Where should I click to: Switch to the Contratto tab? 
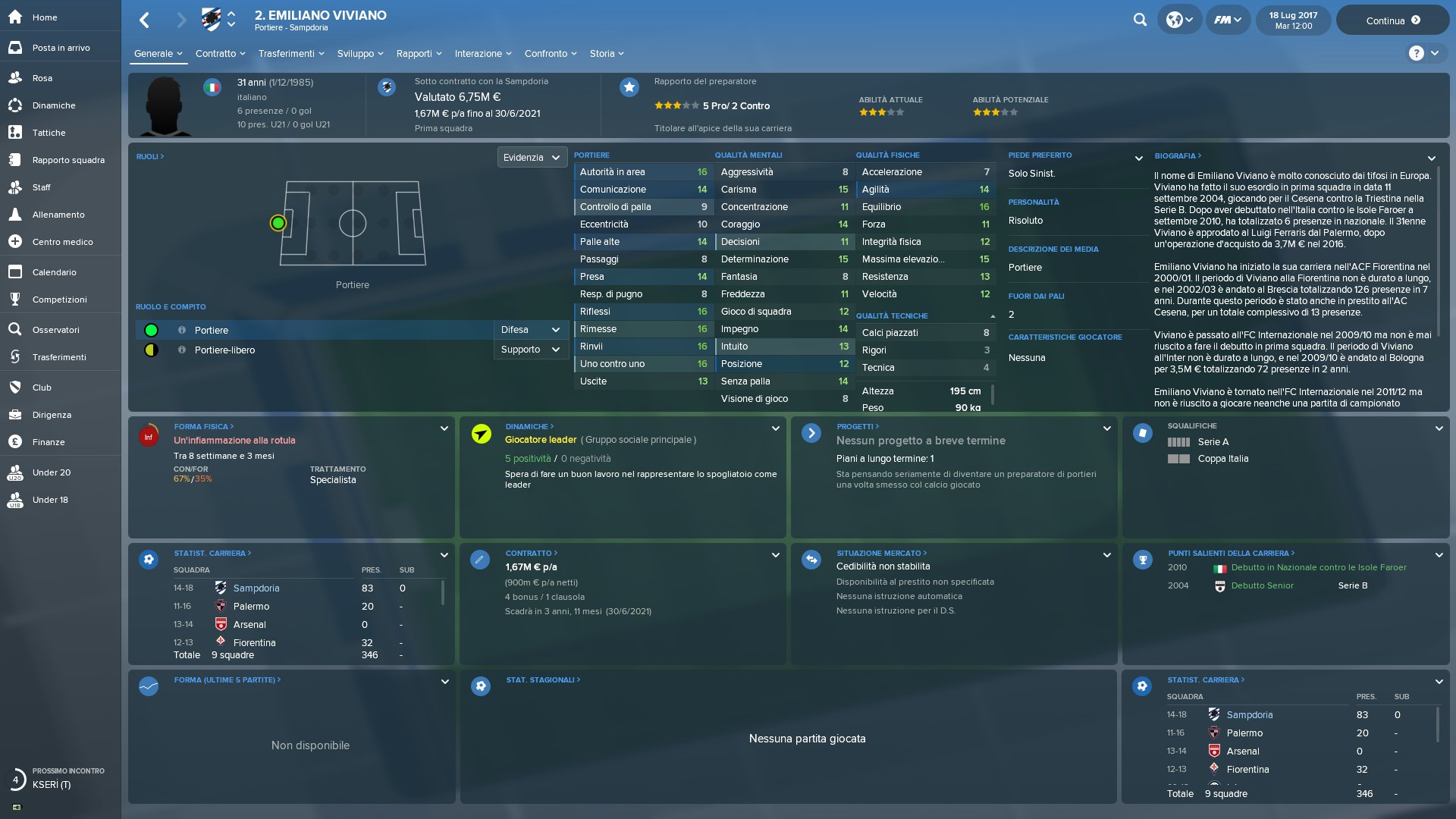coord(220,54)
